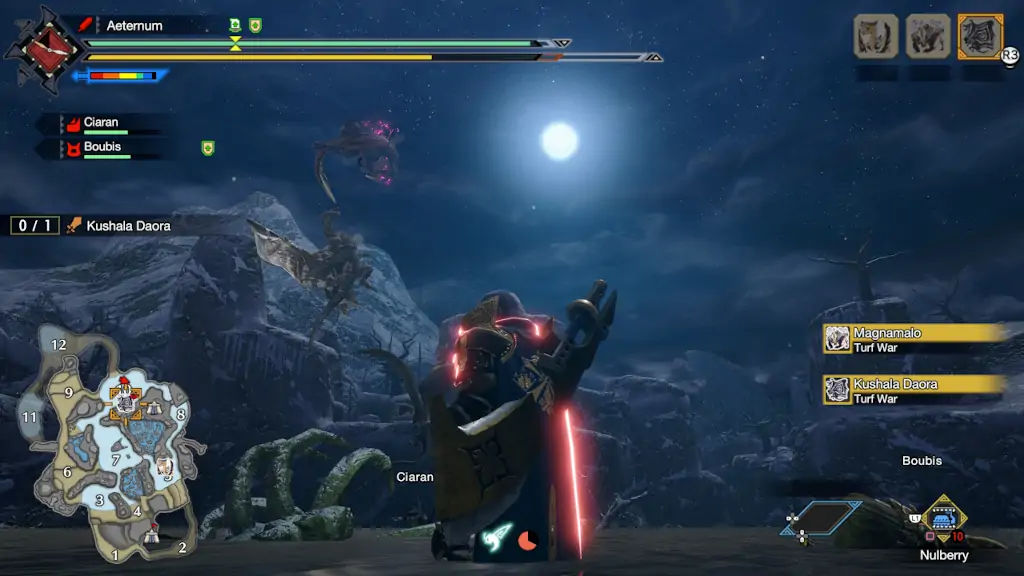Screen dimensions: 1024x576
Task: Select the Nulberry item slot
Action: (x=942, y=517)
